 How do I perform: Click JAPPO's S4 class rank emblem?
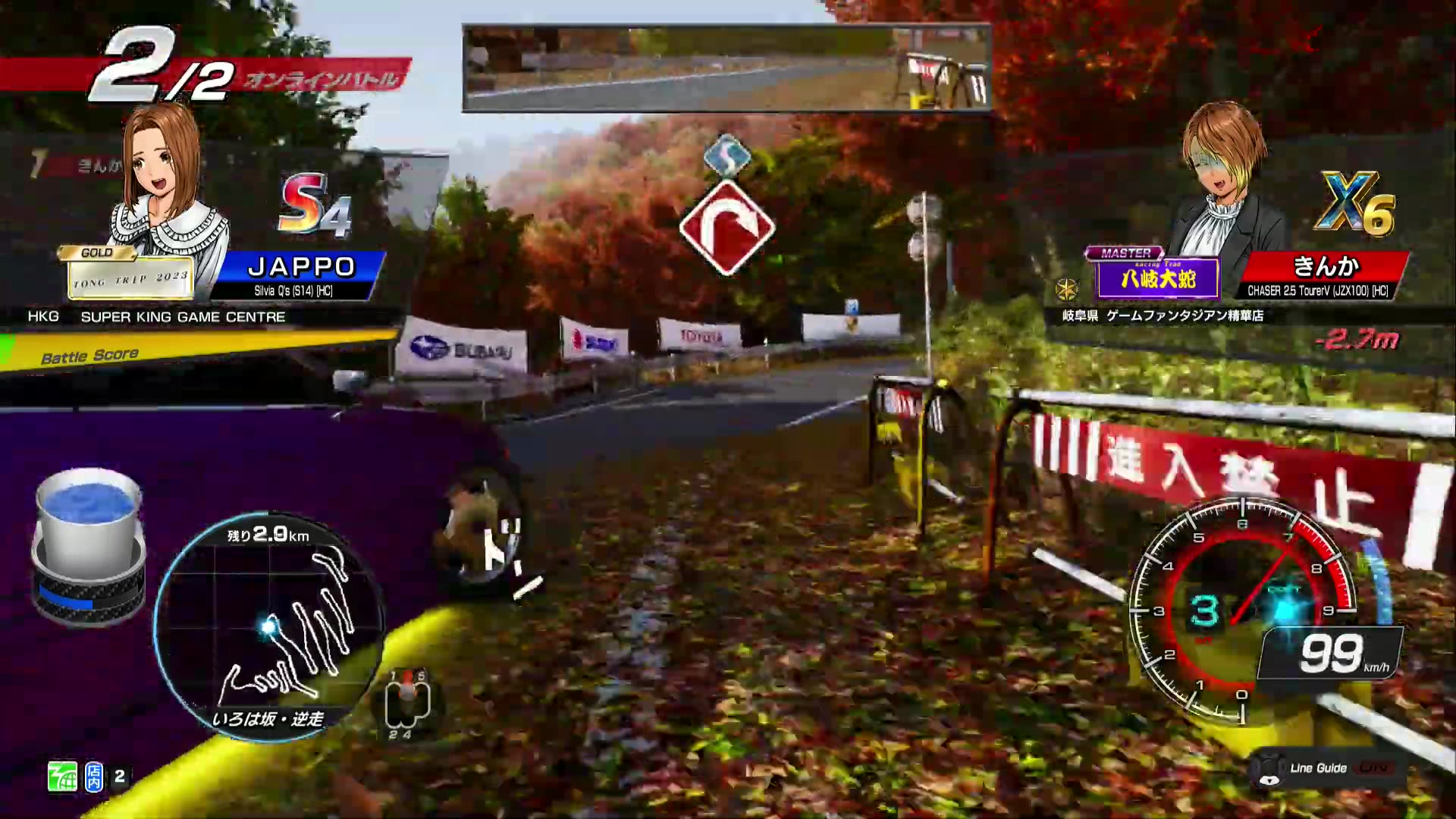(x=315, y=205)
